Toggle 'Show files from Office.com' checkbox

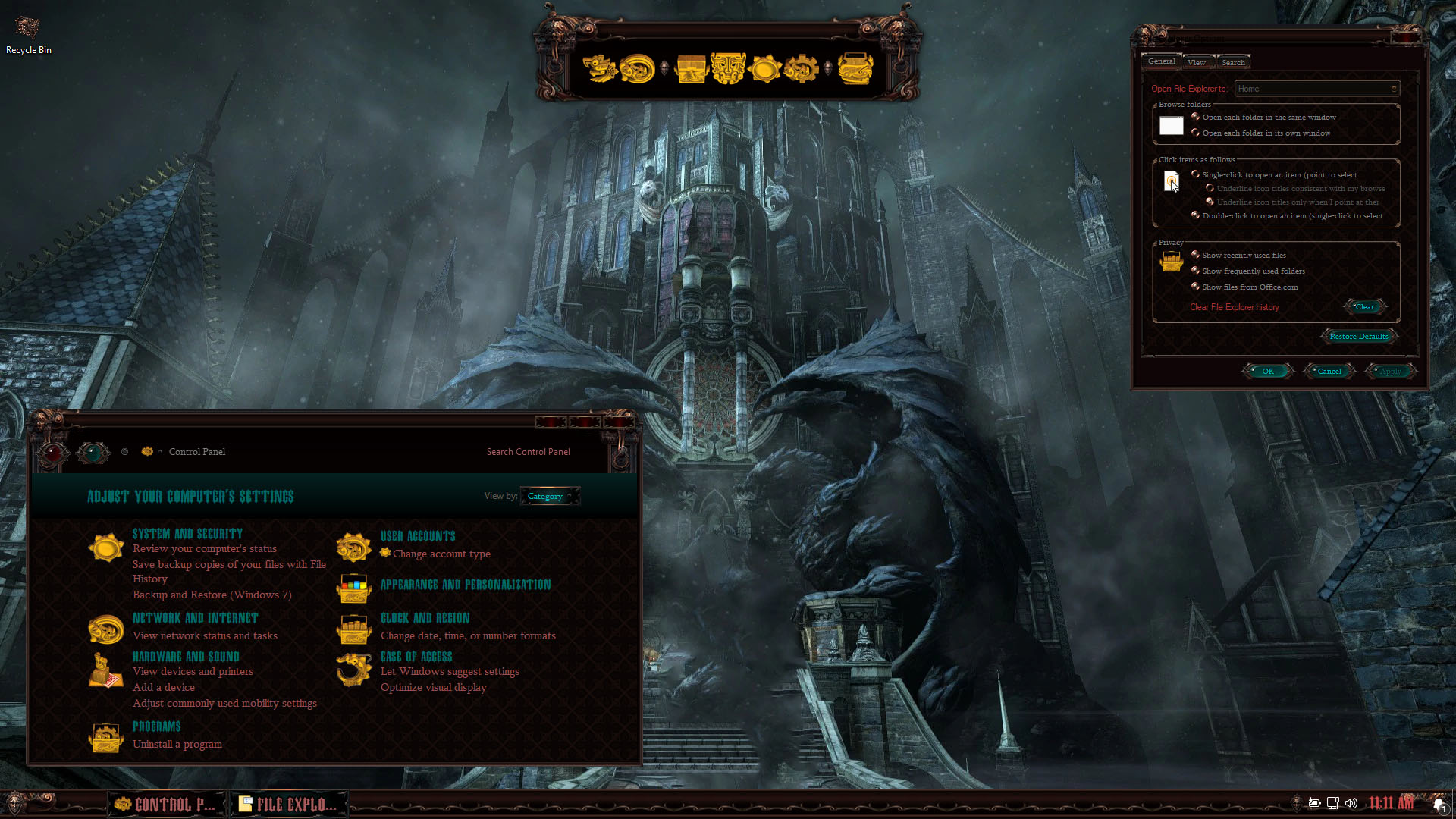1196,287
